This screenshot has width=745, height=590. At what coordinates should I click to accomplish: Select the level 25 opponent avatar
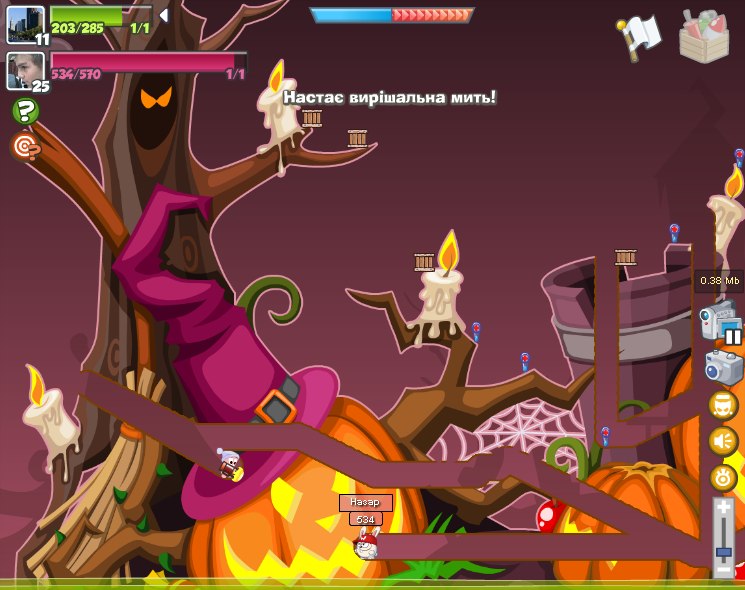pyautogui.click(x=25, y=70)
